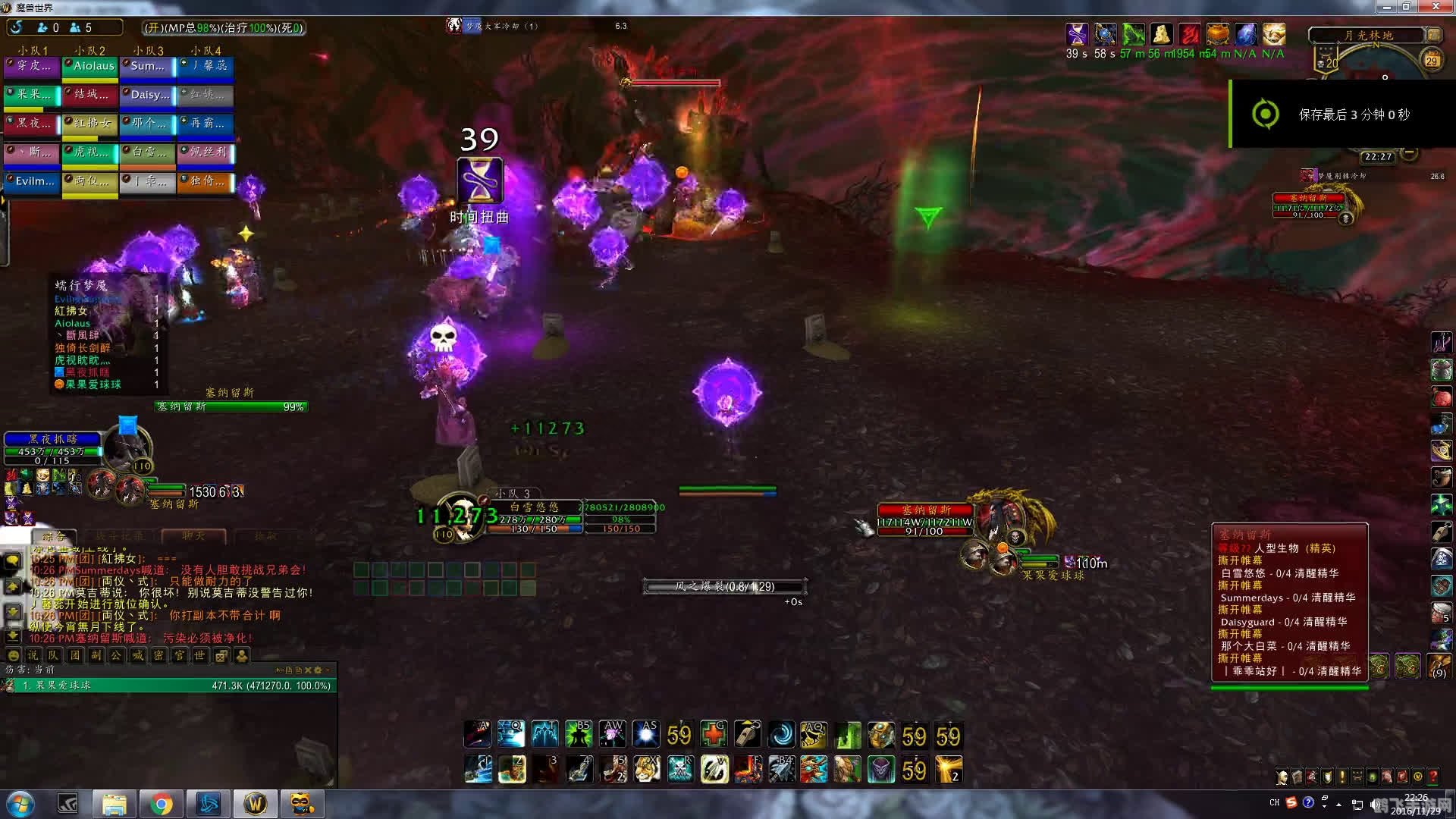Viewport: 1456px width, 819px height.
Task: Activate the skull ability on R
Action: (x=679, y=770)
